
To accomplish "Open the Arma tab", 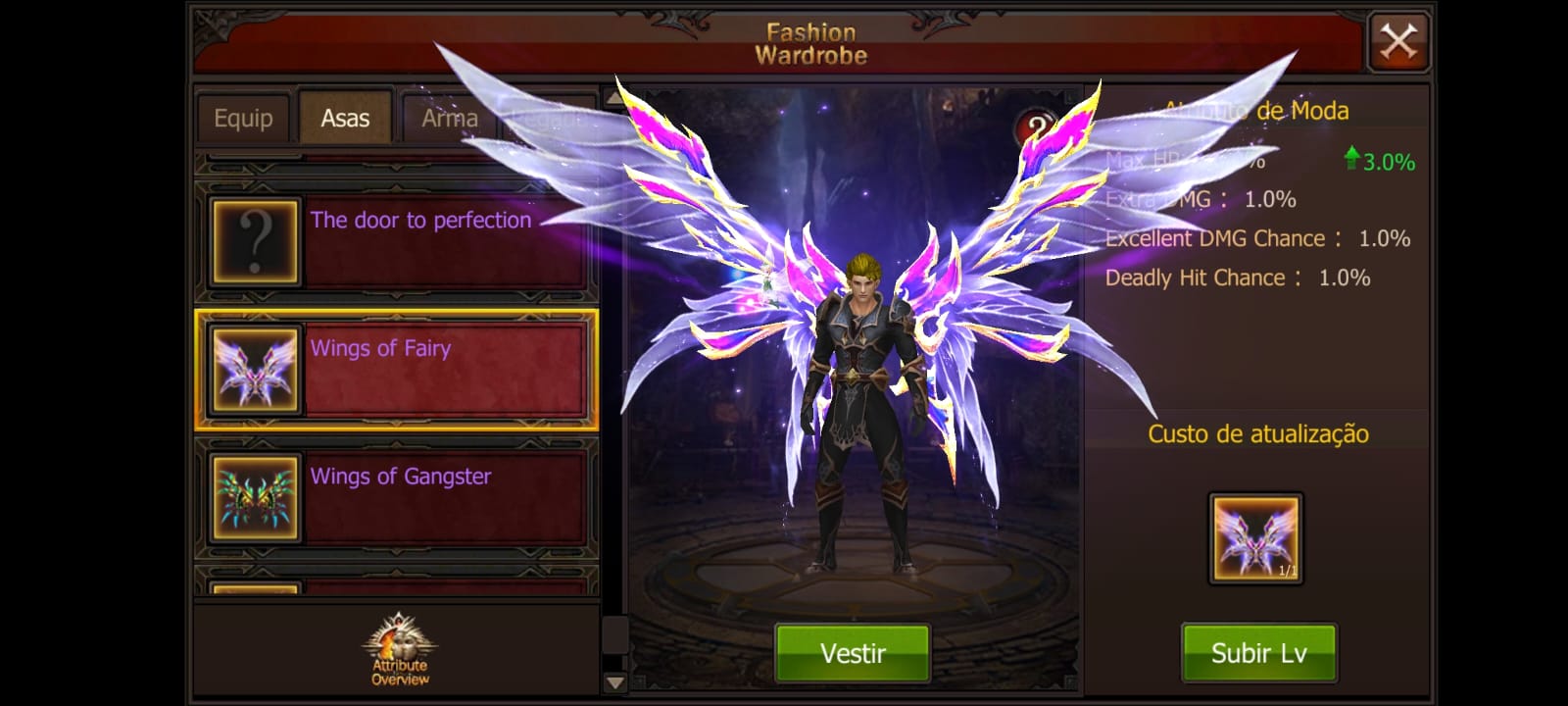I will pyautogui.click(x=449, y=119).
